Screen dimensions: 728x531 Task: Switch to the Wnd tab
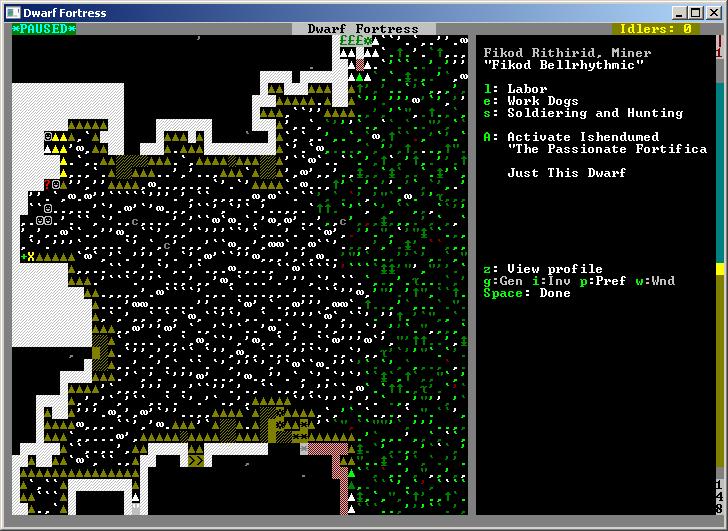tap(658, 281)
